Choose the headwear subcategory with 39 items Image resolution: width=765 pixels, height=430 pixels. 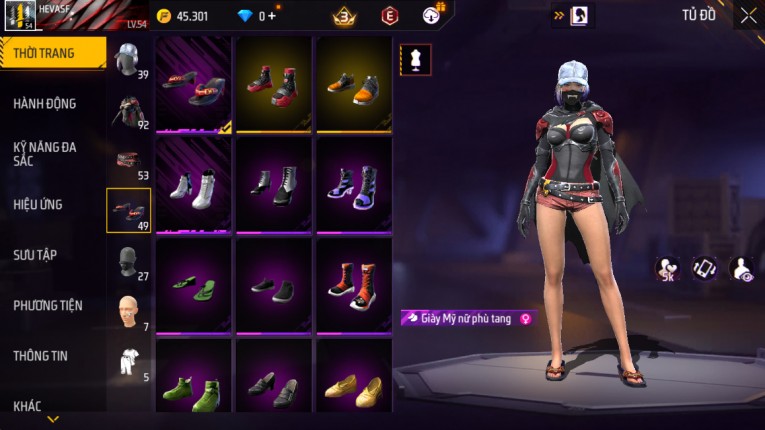coord(127,58)
